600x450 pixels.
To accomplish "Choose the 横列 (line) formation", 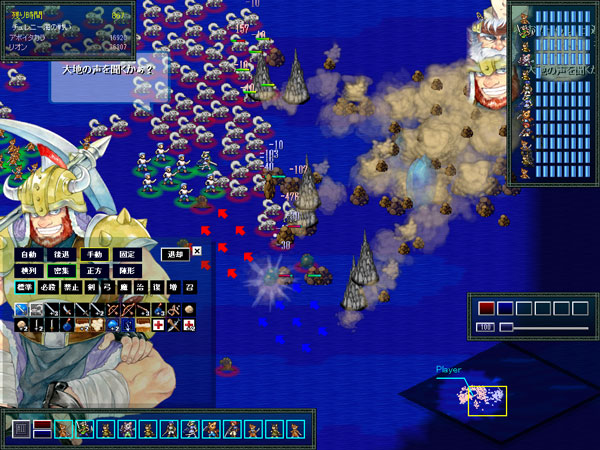I will coord(28,271).
